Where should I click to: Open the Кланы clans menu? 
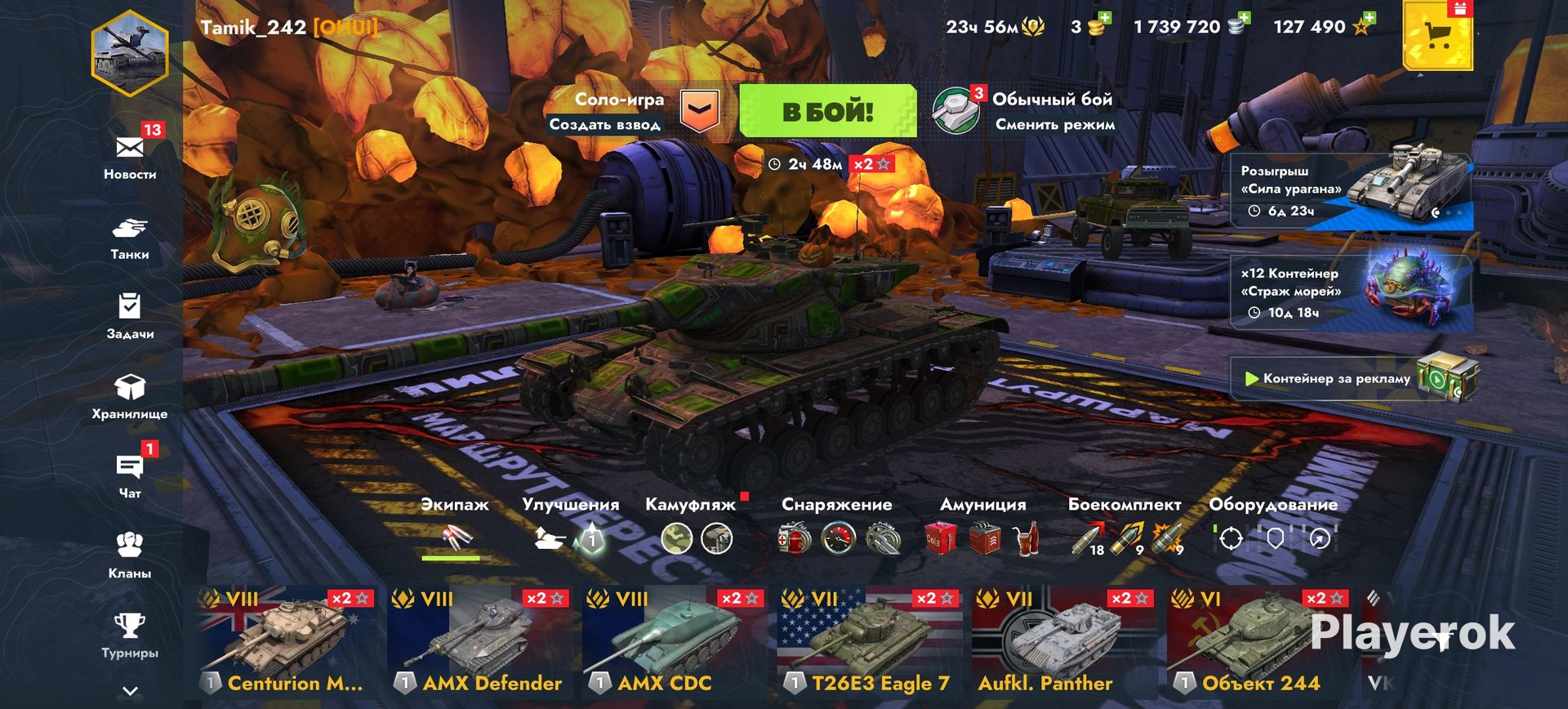point(130,555)
